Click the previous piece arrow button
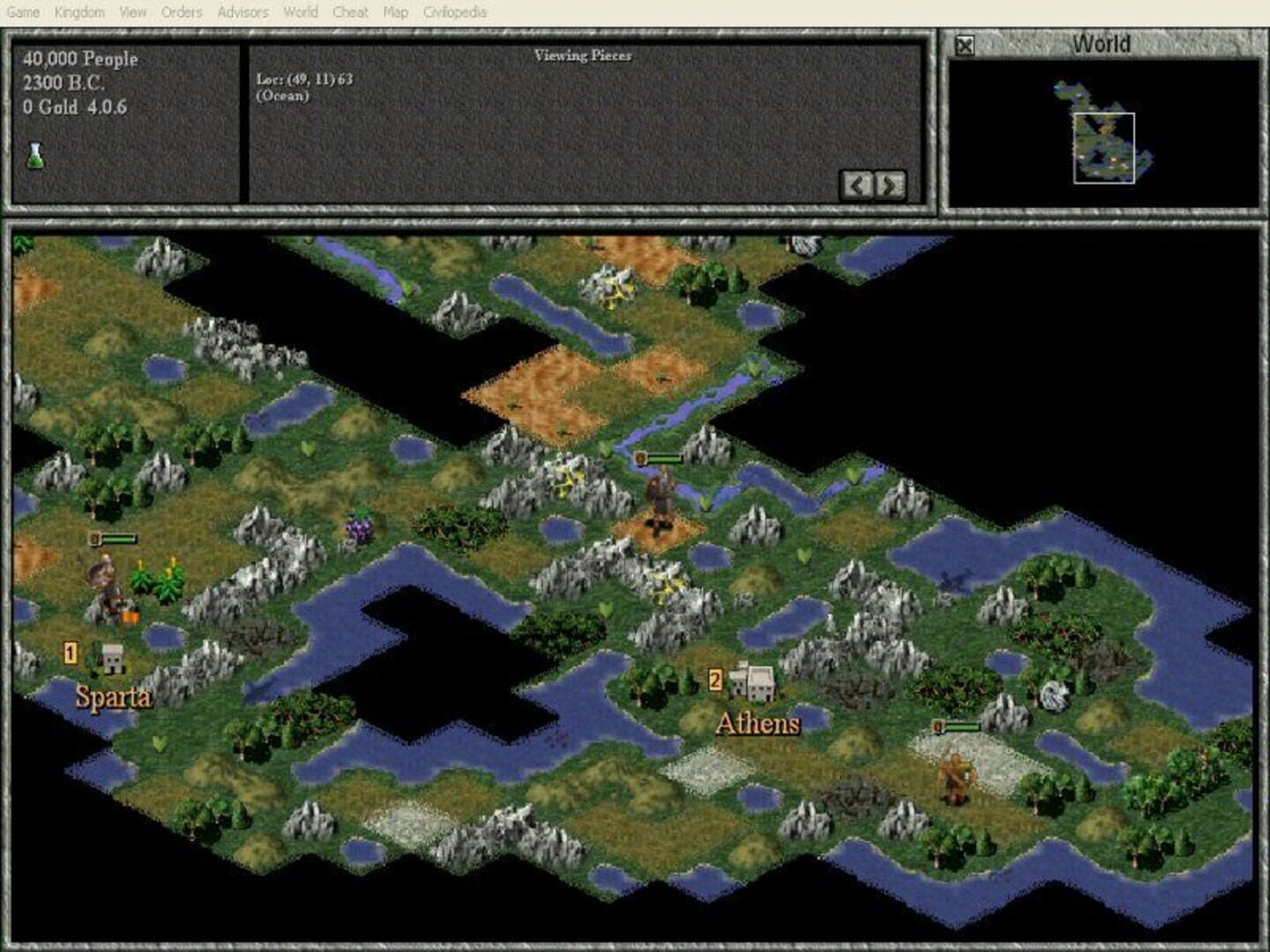 857,184
